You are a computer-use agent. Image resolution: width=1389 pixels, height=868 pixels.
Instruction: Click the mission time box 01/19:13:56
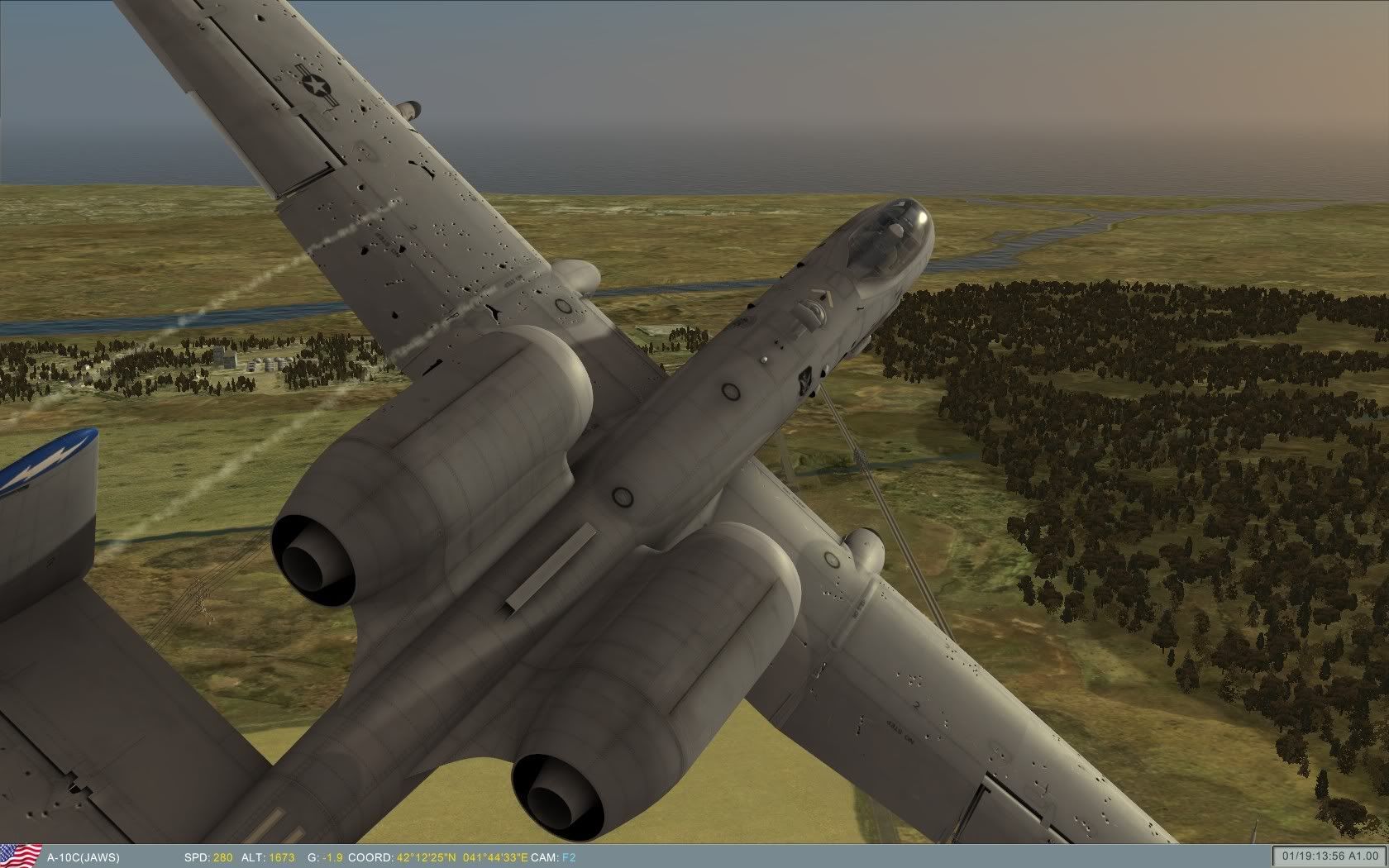click(x=1314, y=855)
